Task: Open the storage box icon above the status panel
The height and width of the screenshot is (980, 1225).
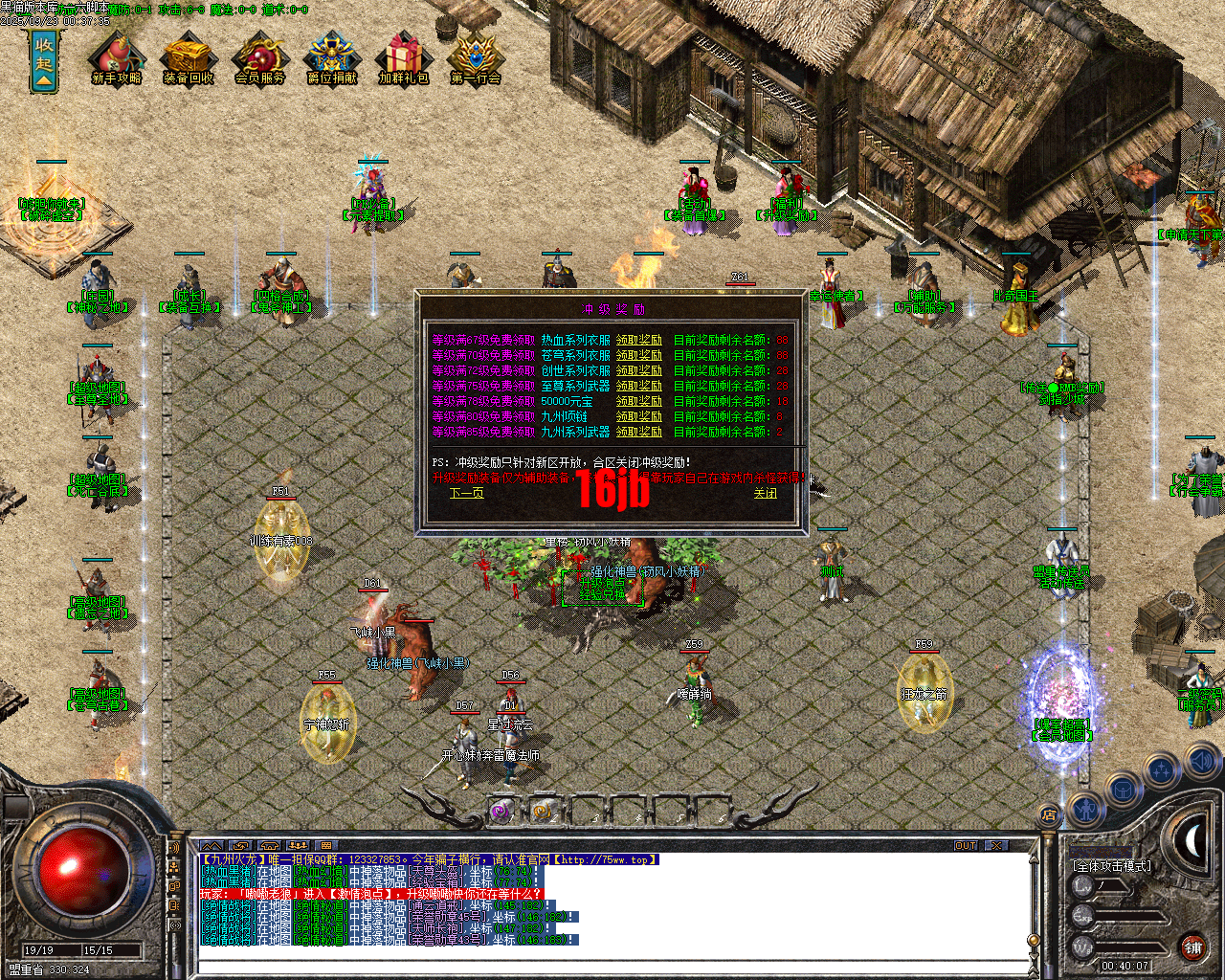Action: [1125, 790]
